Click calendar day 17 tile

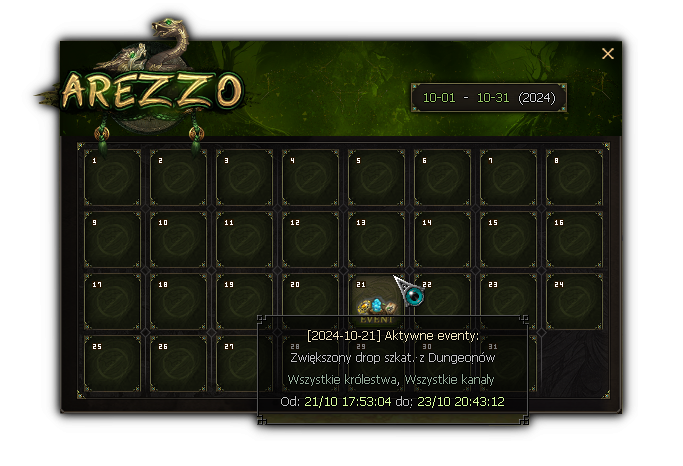[112, 301]
